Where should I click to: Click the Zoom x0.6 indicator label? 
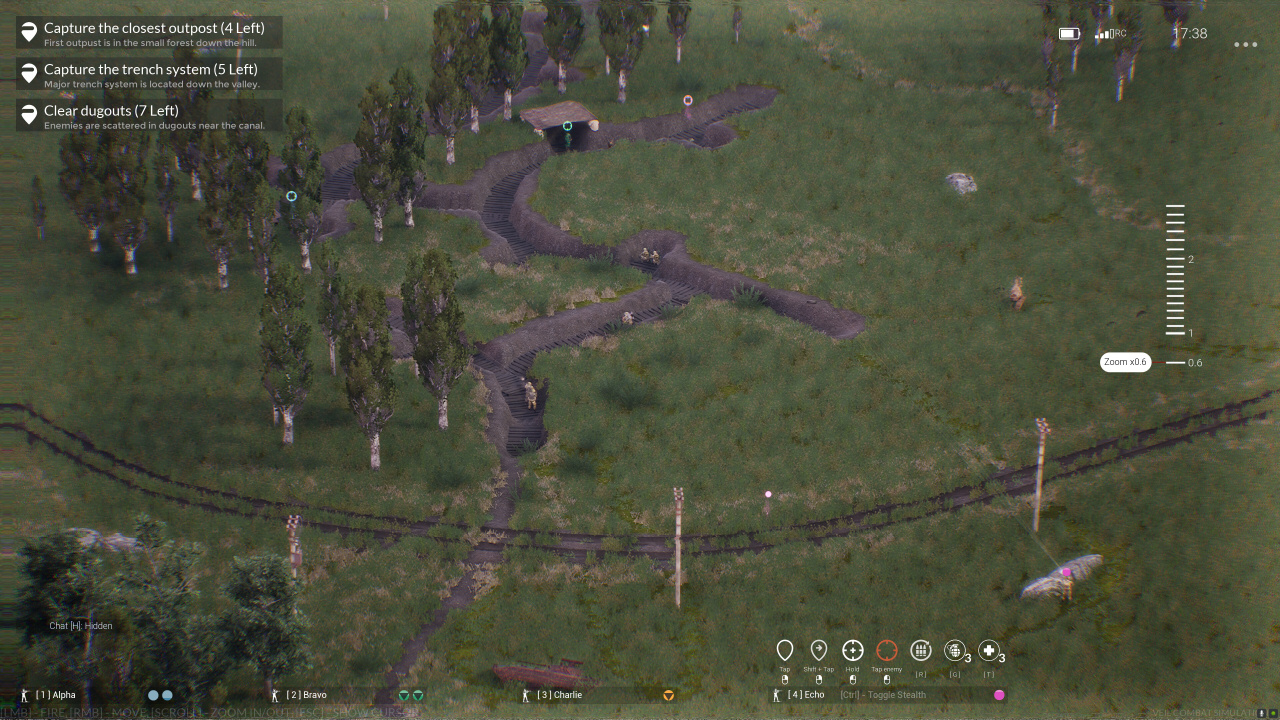click(x=1125, y=362)
